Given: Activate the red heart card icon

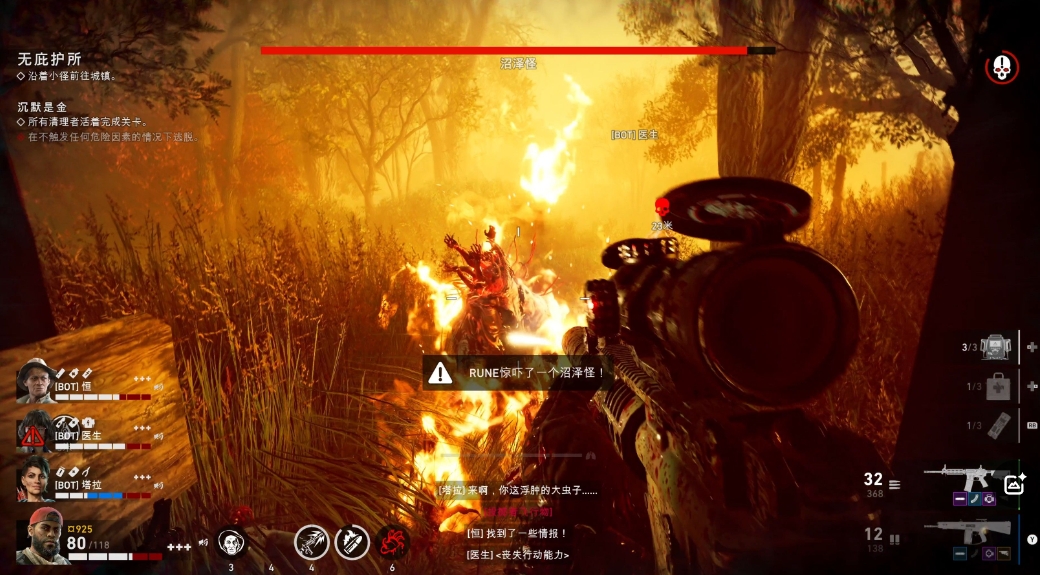Looking at the screenshot, I should tap(392, 542).
